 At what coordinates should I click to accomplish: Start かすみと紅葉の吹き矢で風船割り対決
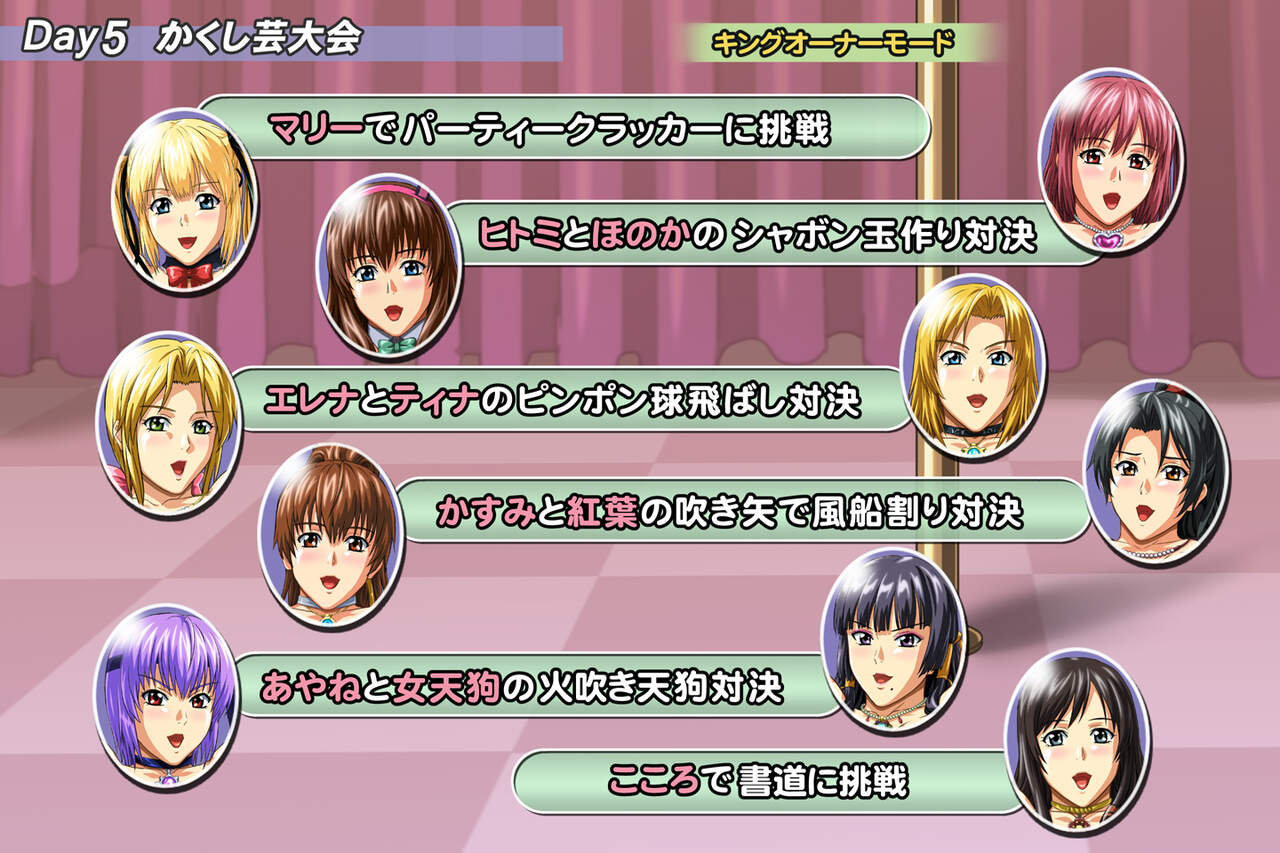[x=730, y=511]
